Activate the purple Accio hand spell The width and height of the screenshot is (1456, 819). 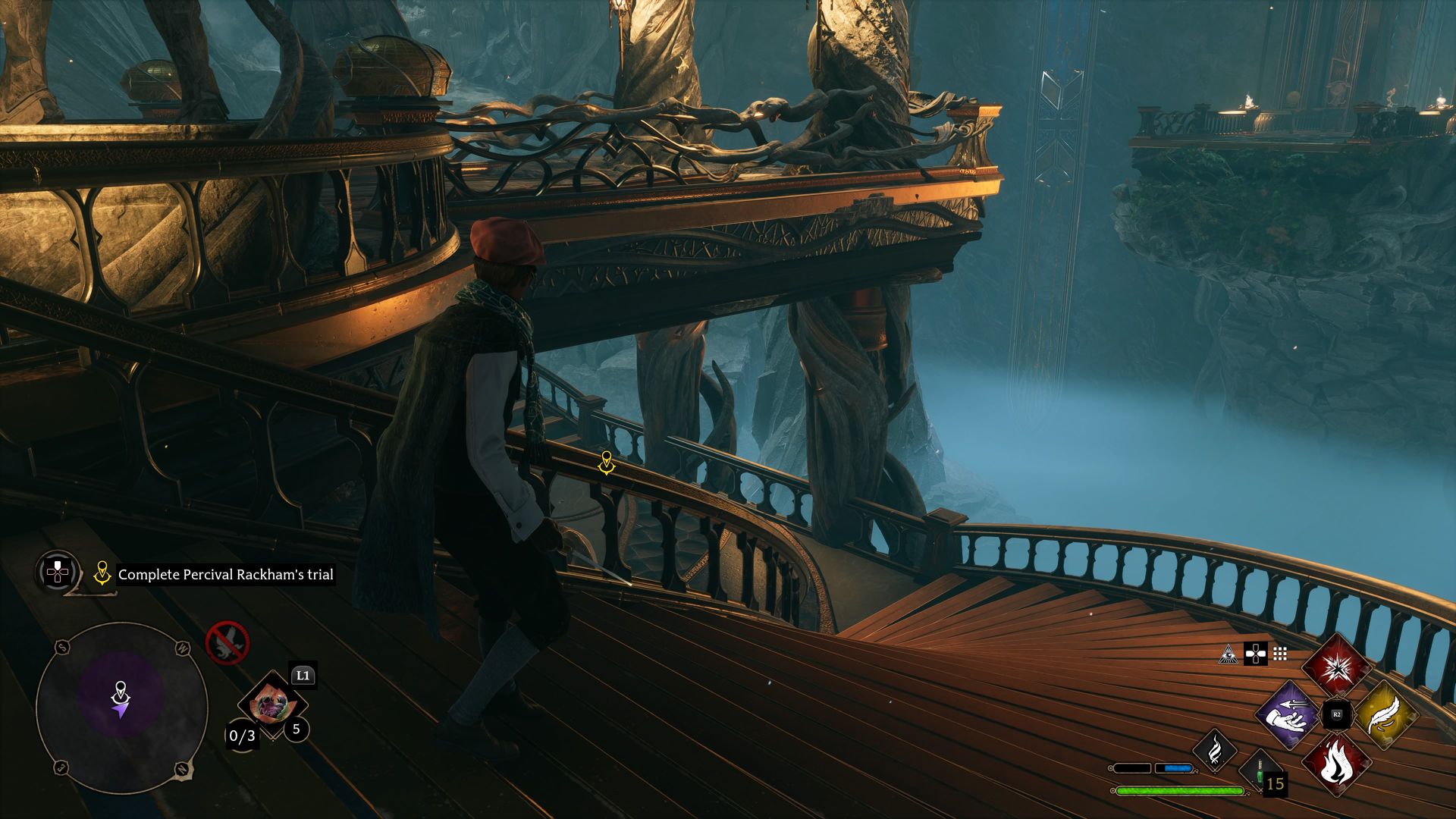click(1288, 714)
